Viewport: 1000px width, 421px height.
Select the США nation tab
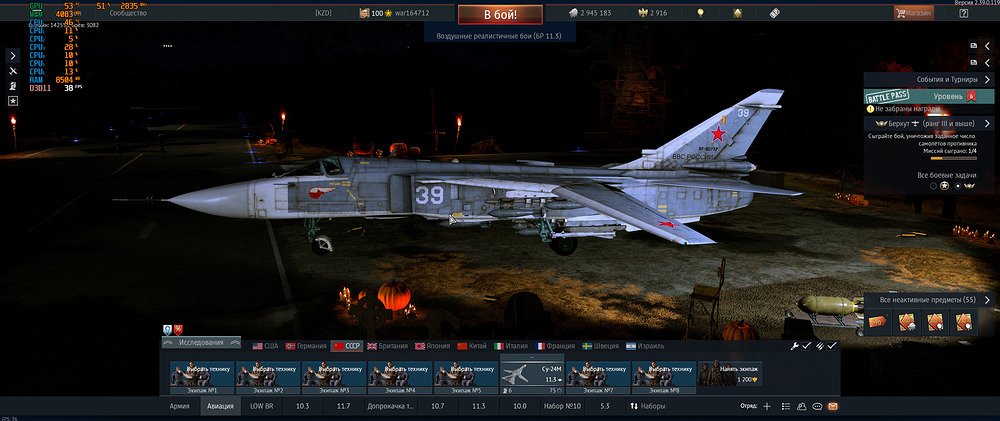click(264, 345)
